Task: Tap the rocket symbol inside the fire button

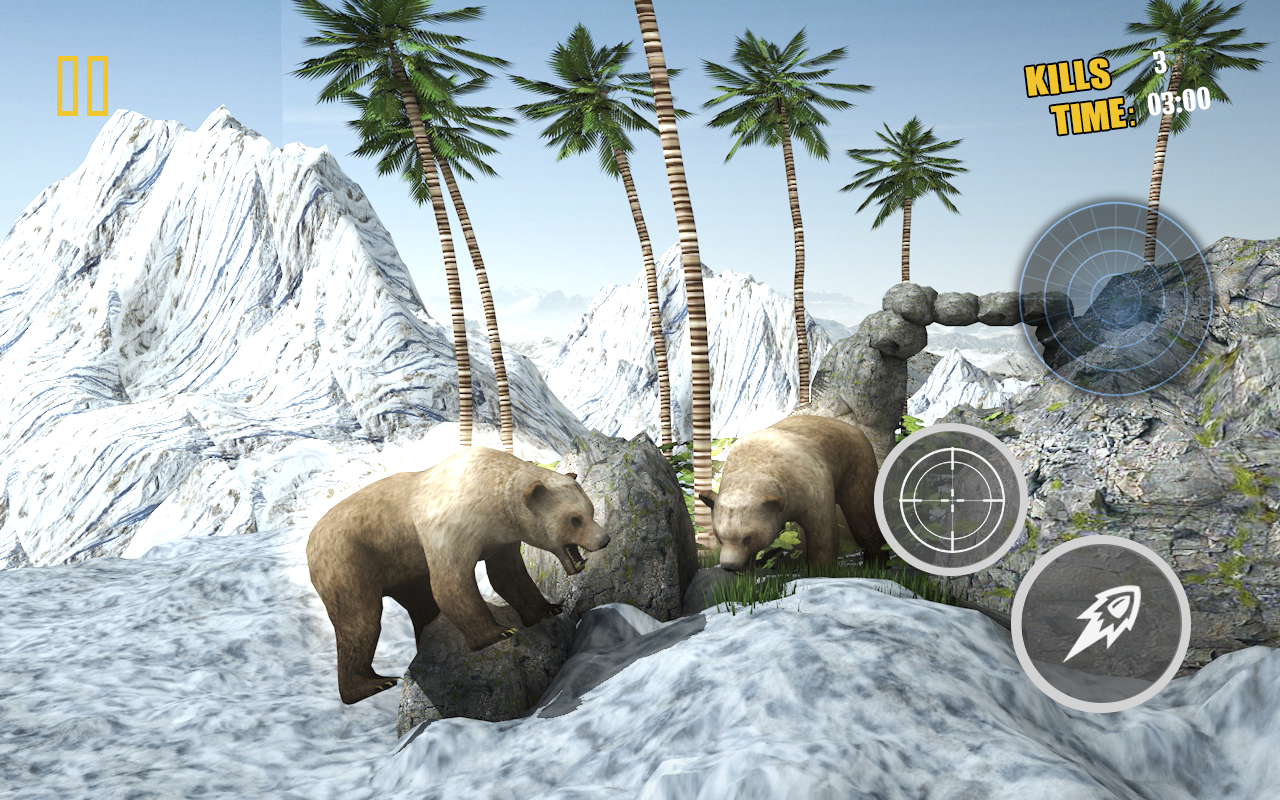Action: [1103, 625]
